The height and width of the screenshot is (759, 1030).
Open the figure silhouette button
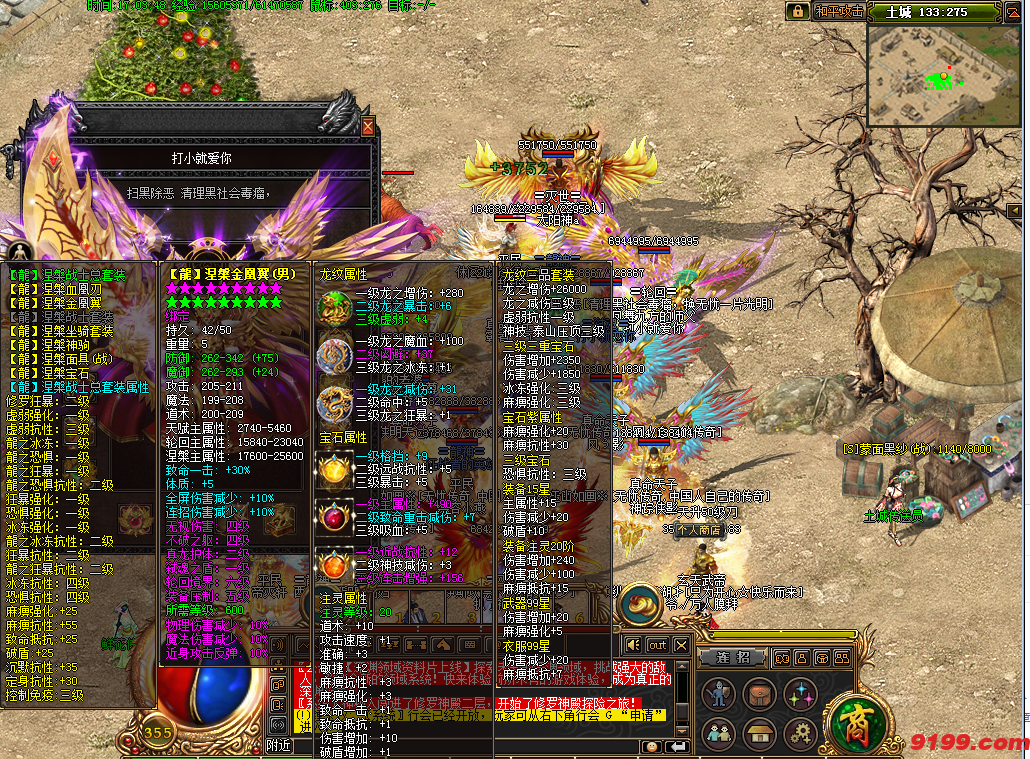tap(19, 250)
